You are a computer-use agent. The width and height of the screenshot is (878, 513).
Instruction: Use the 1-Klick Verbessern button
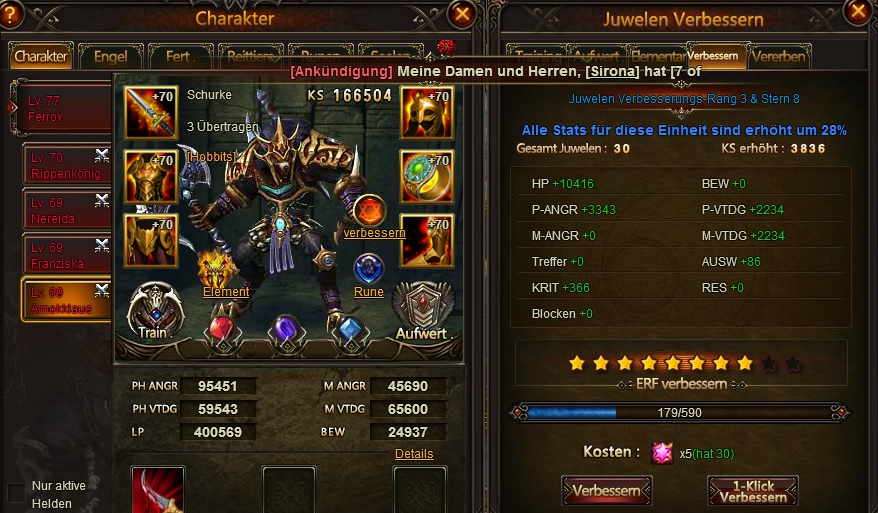coord(752,491)
